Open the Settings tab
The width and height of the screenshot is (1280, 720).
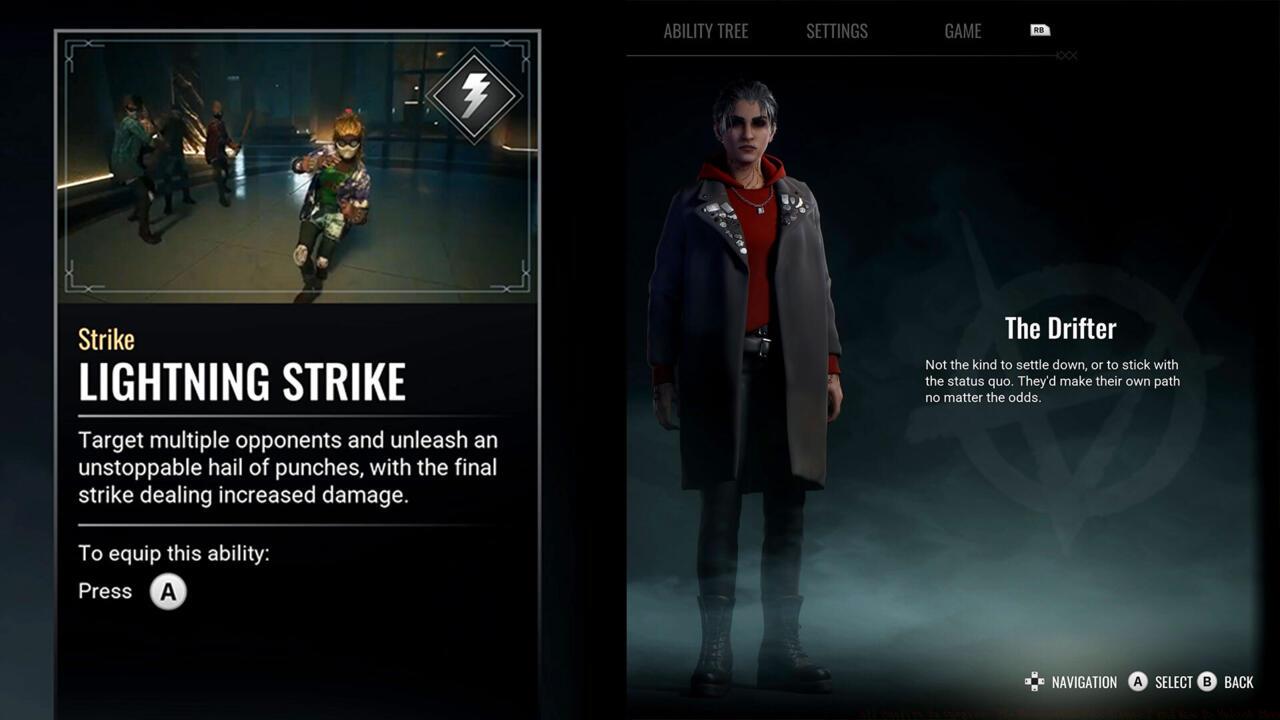837,31
